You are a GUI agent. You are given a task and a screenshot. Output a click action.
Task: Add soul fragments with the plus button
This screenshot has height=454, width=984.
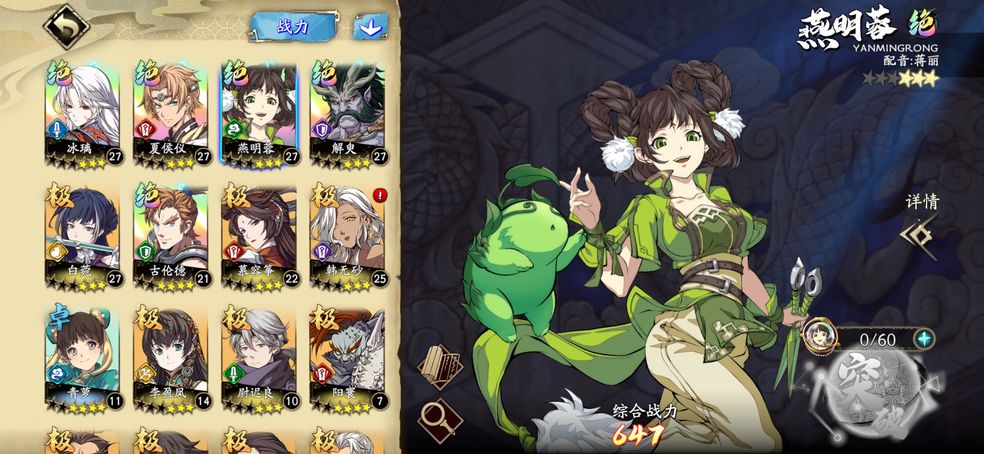point(925,339)
